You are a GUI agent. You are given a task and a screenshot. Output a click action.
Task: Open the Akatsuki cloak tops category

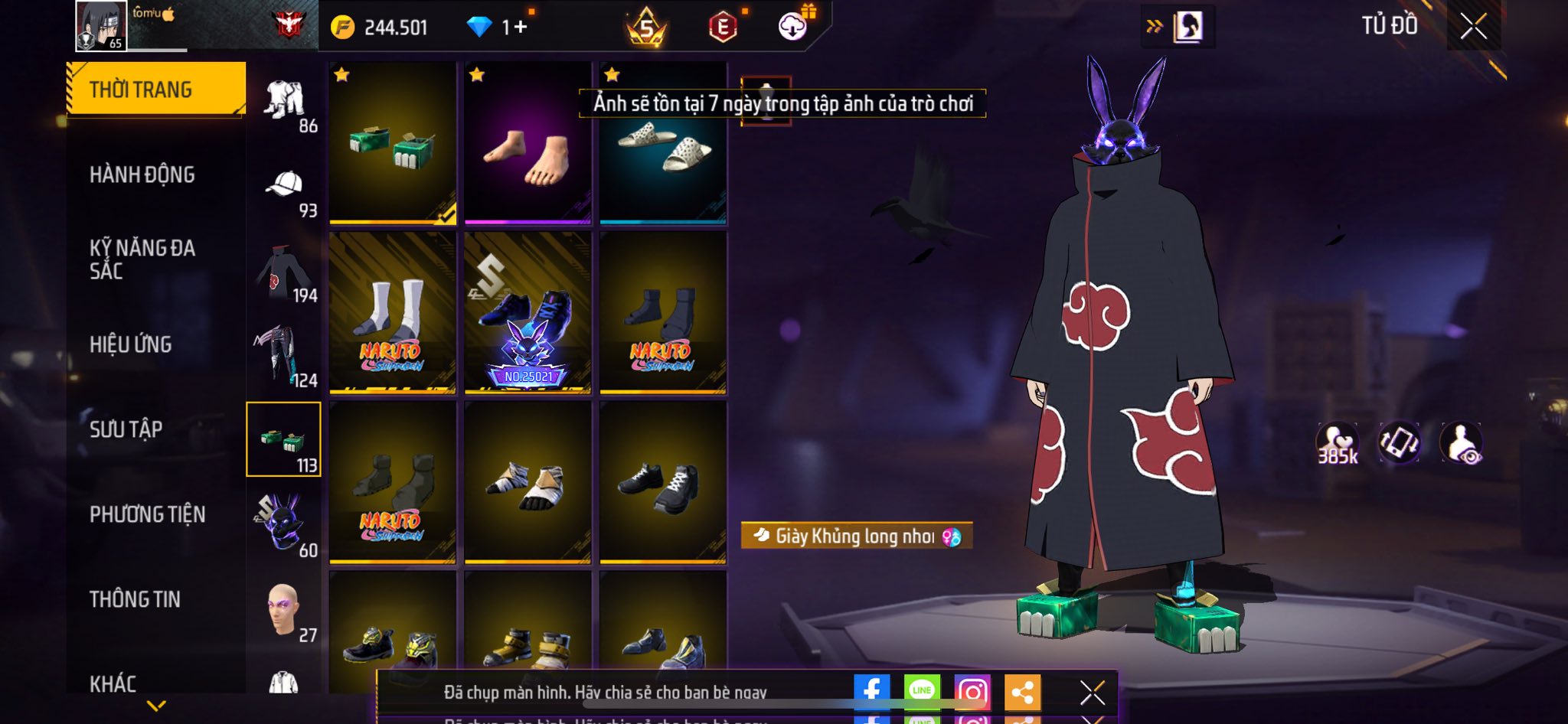285,275
